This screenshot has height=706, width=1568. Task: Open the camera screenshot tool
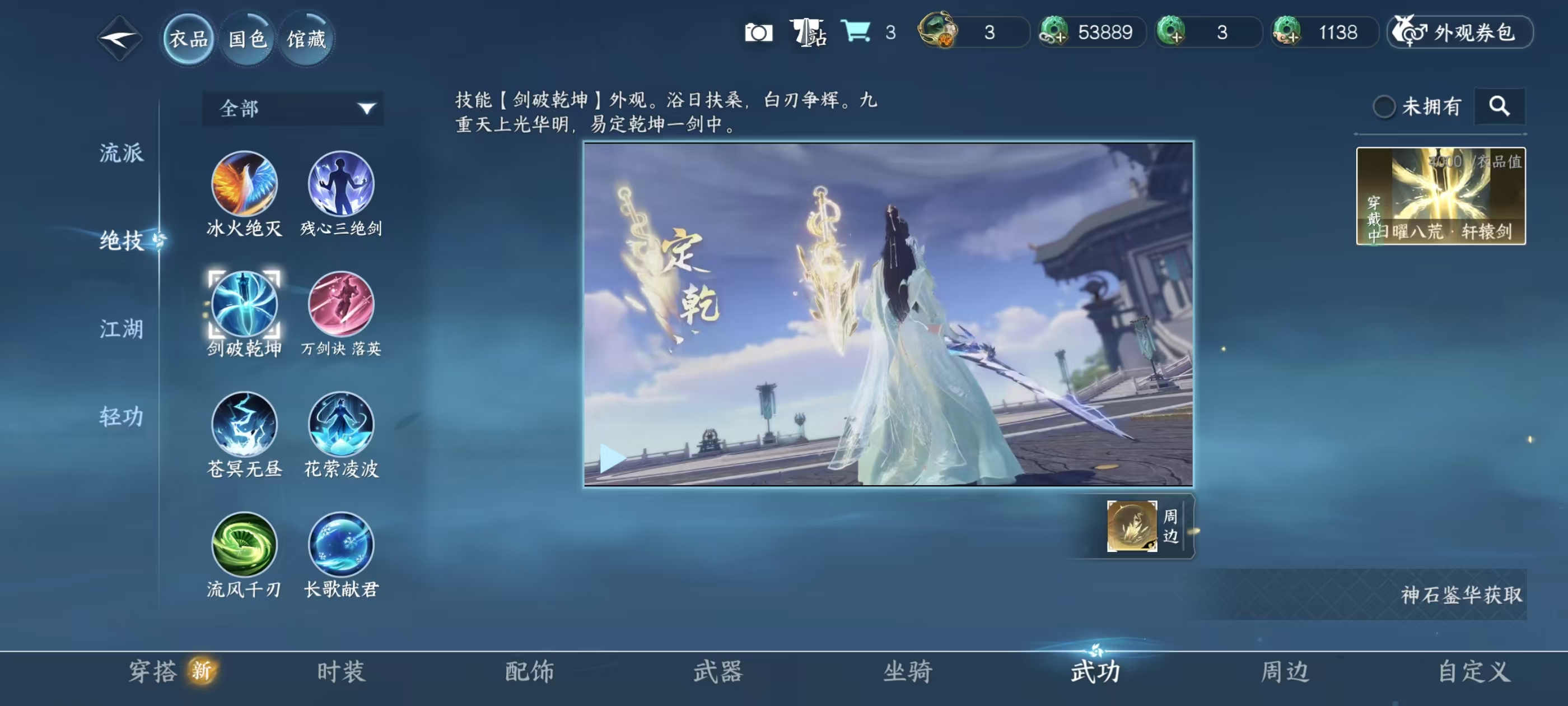(759, 34)
